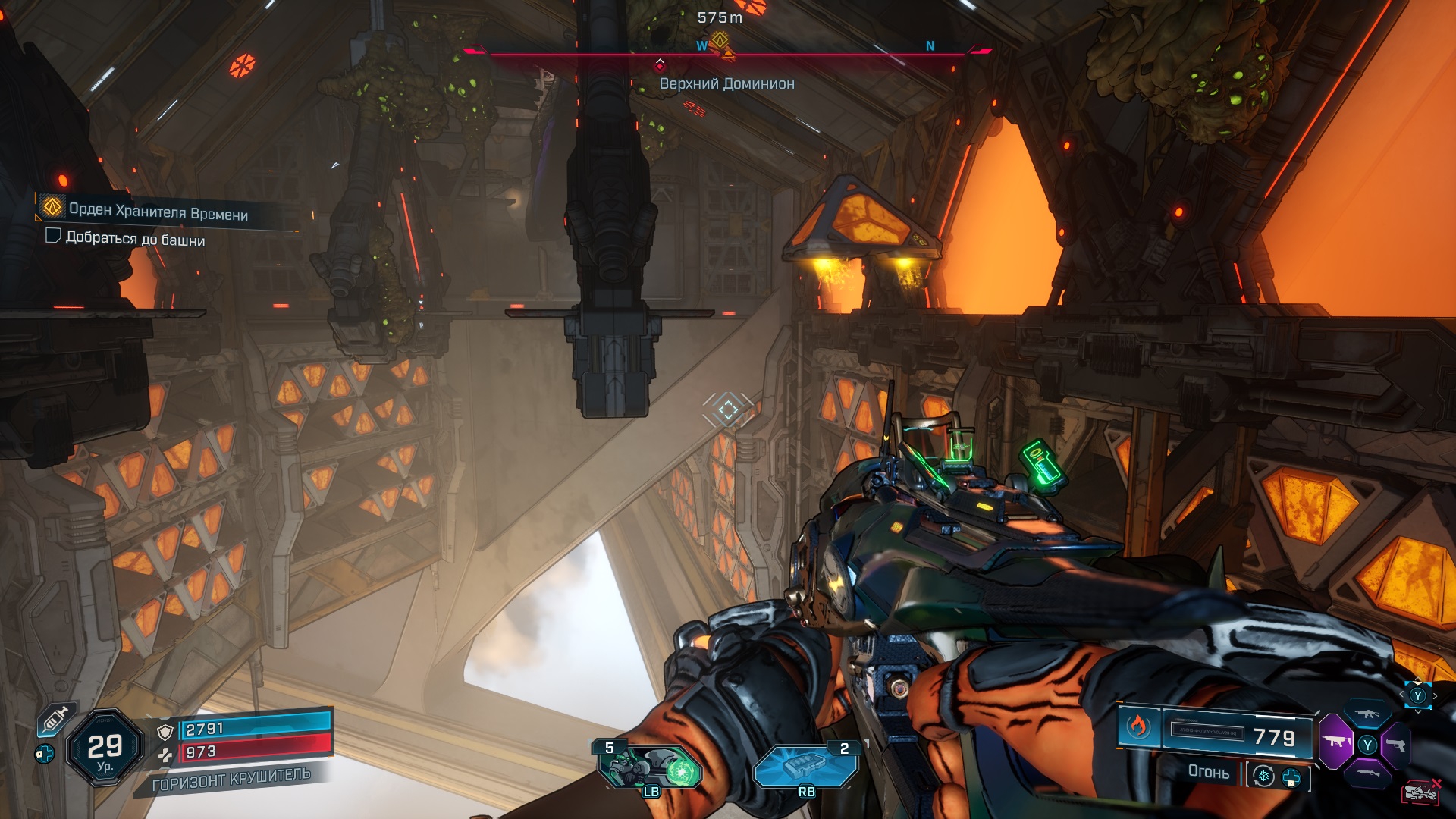1456x819 pixels.
Task: Choose the shotgun weapon slot
Action: coord(1367,773)
